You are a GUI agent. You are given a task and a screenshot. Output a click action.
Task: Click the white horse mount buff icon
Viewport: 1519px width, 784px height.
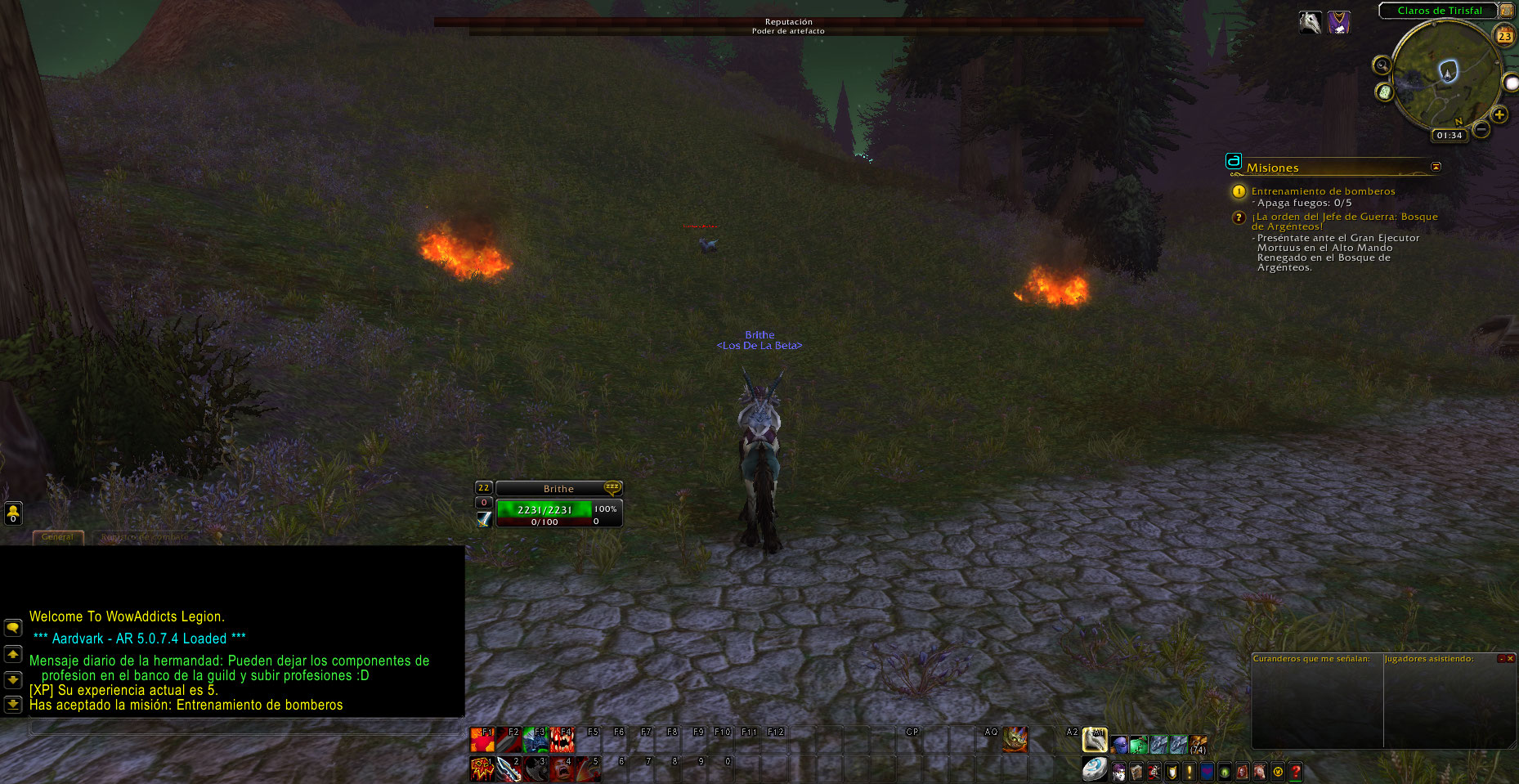point(1311,22)
